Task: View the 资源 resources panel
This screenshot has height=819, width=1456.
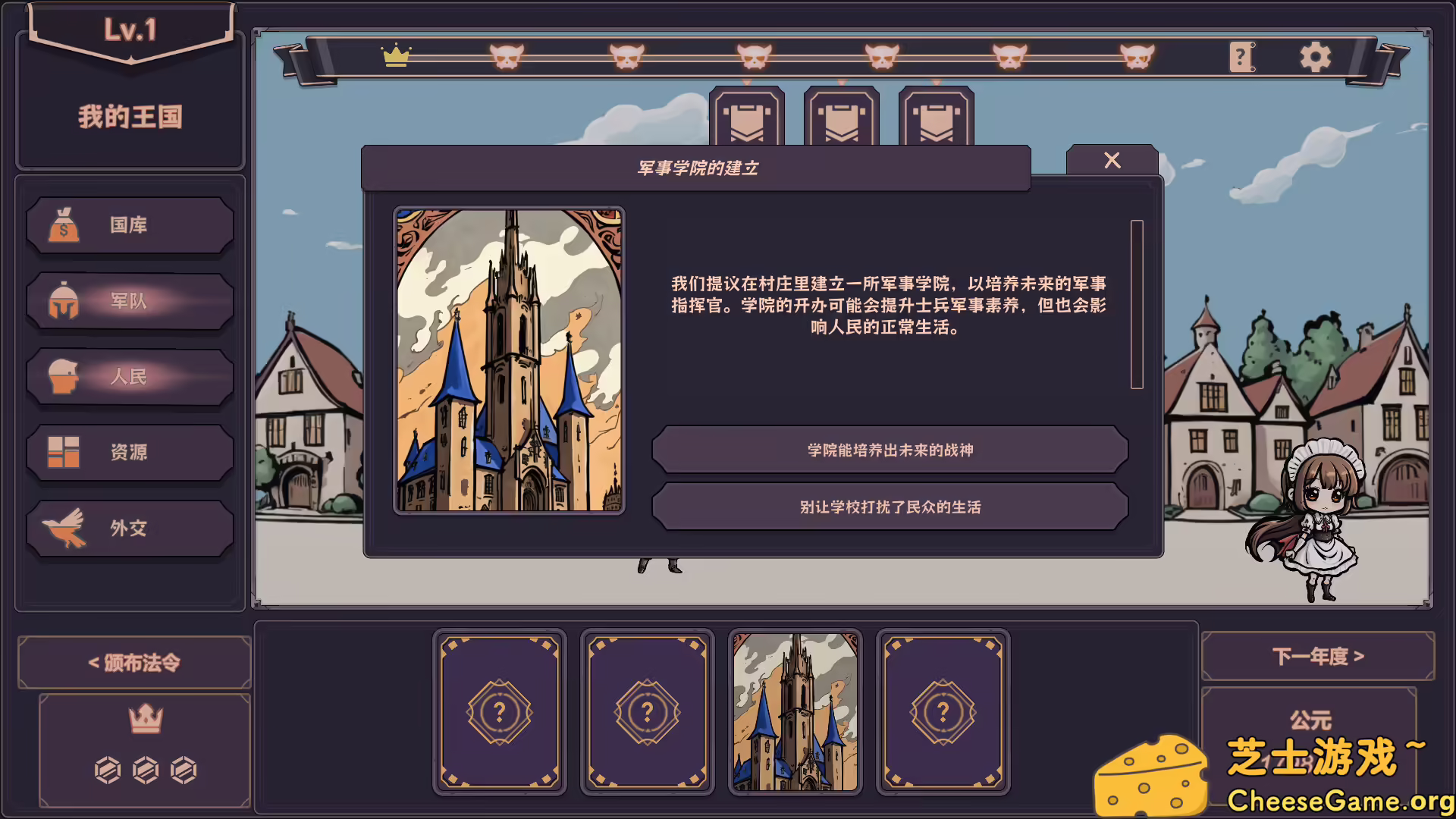Action: click(129, 451)
